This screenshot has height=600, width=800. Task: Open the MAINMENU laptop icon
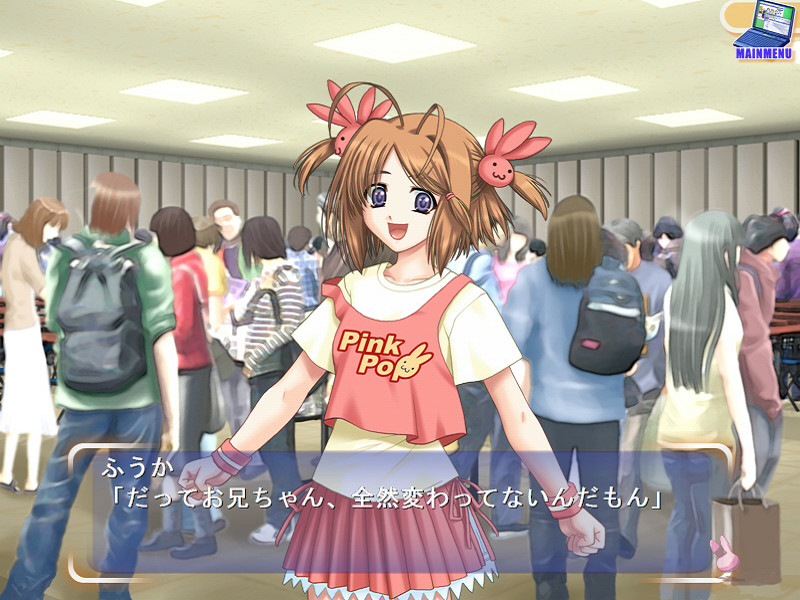point(763,29)
